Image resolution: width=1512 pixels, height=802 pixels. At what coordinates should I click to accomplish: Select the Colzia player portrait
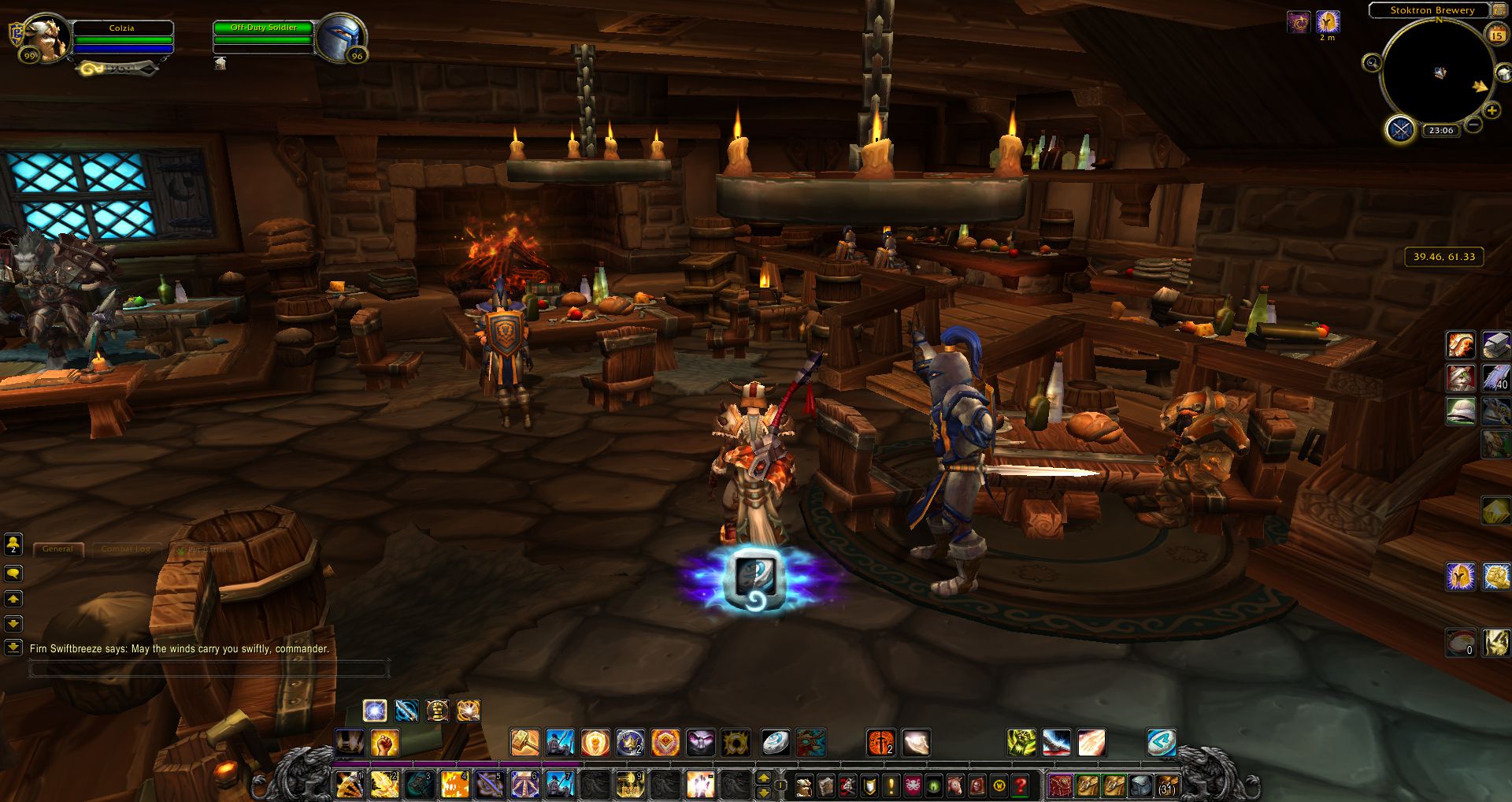point(46,39)
